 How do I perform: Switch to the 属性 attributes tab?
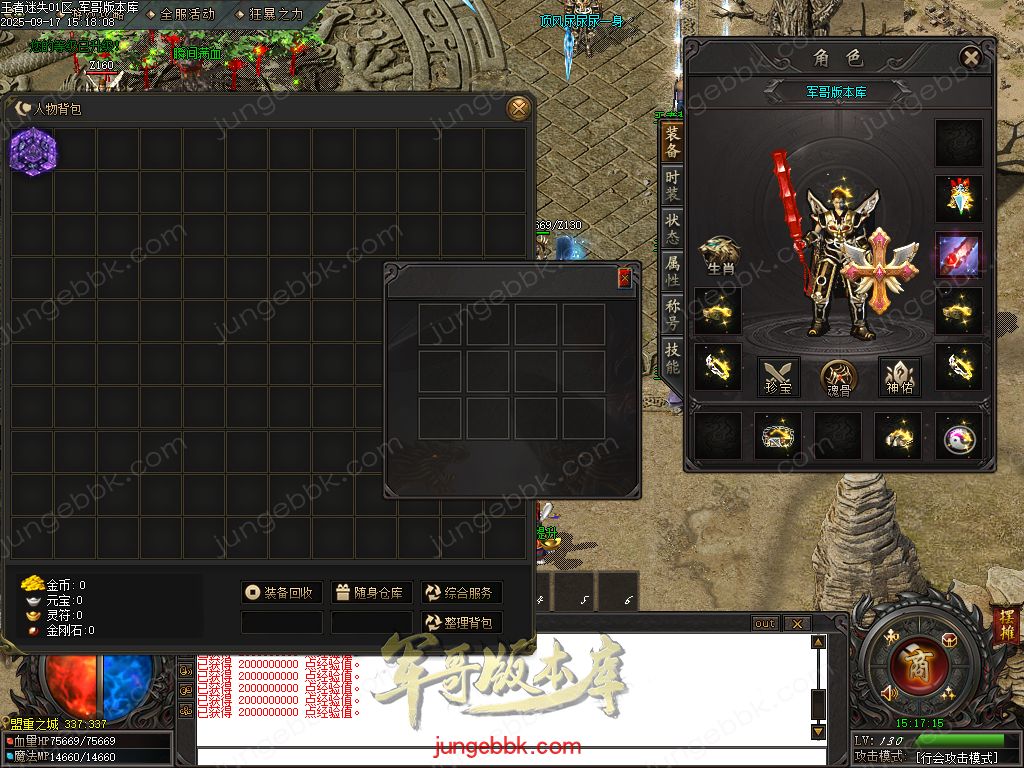[x=672, y=272]
